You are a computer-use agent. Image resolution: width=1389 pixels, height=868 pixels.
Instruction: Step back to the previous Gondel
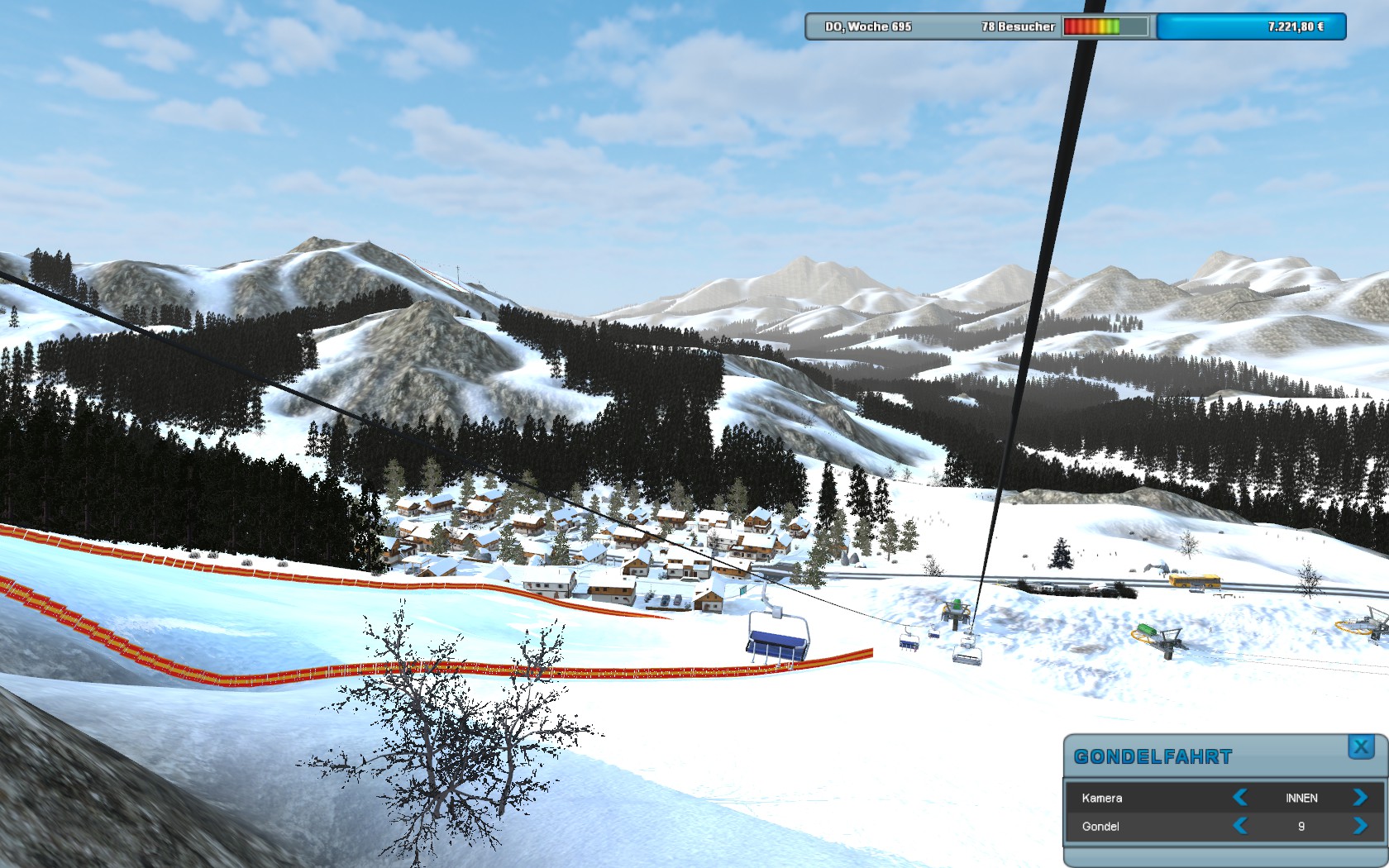1241,827
